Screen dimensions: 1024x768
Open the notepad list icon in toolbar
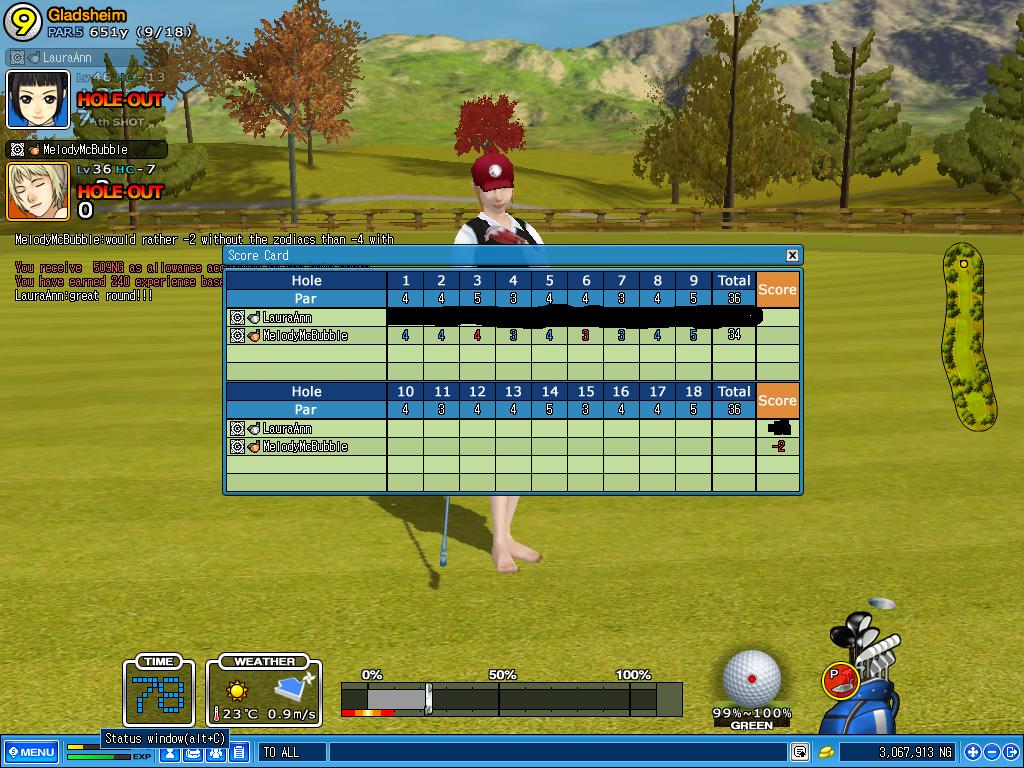point(239,753)
